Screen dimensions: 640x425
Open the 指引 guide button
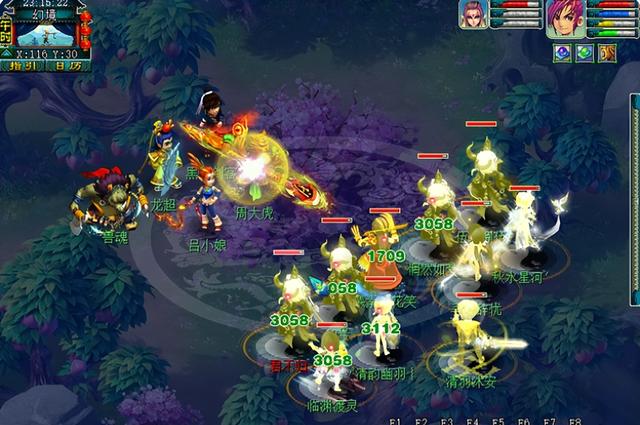click(20, 65)
